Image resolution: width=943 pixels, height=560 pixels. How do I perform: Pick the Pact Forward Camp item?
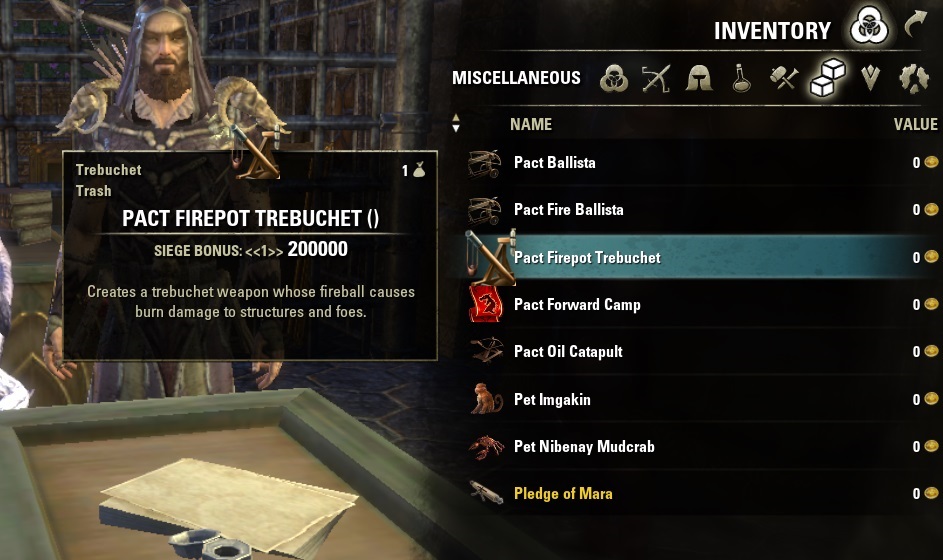point(577,304)
